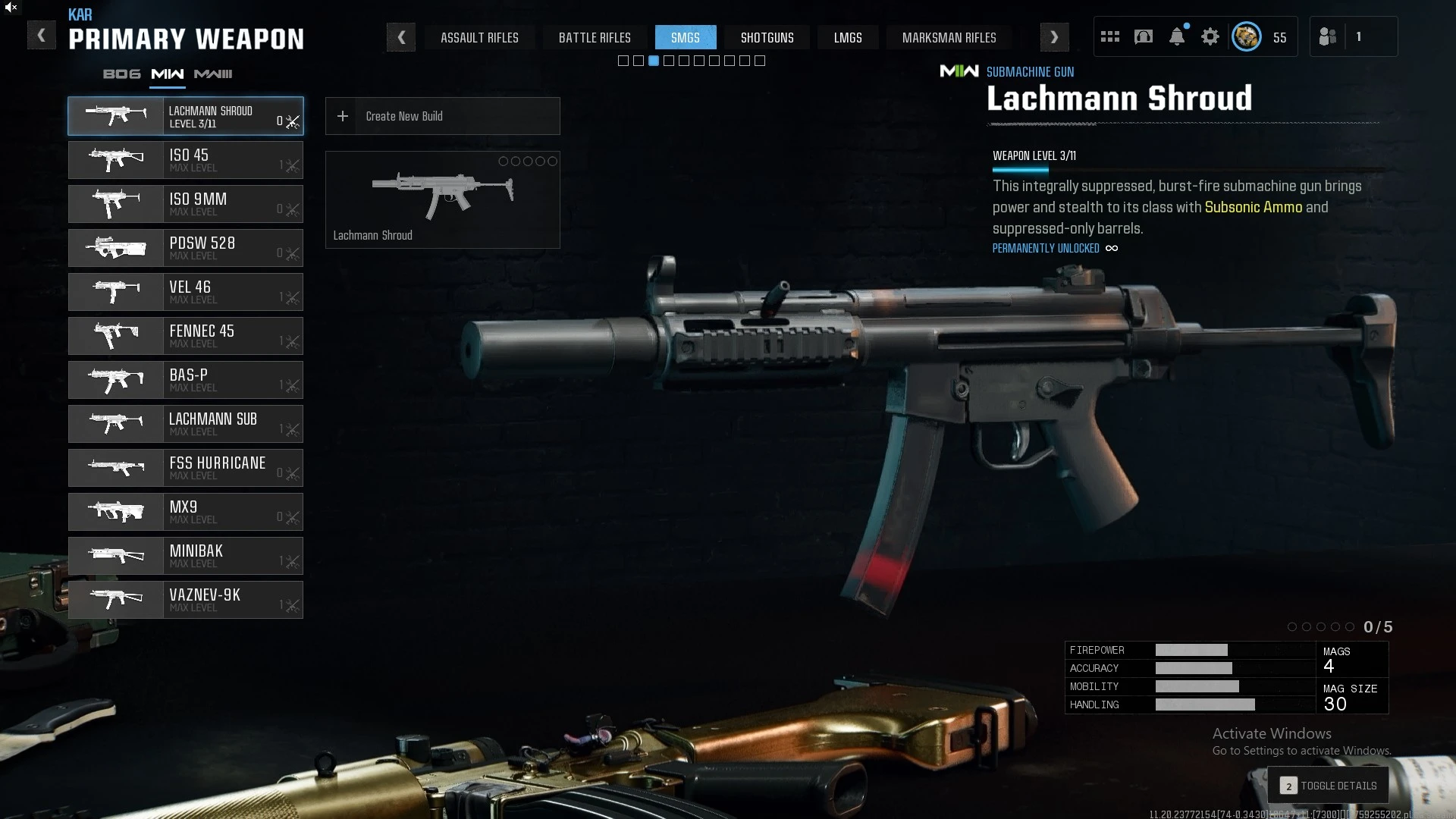Toggle weapon details panel
The image size is (1456, 819).
[1328, 786]
